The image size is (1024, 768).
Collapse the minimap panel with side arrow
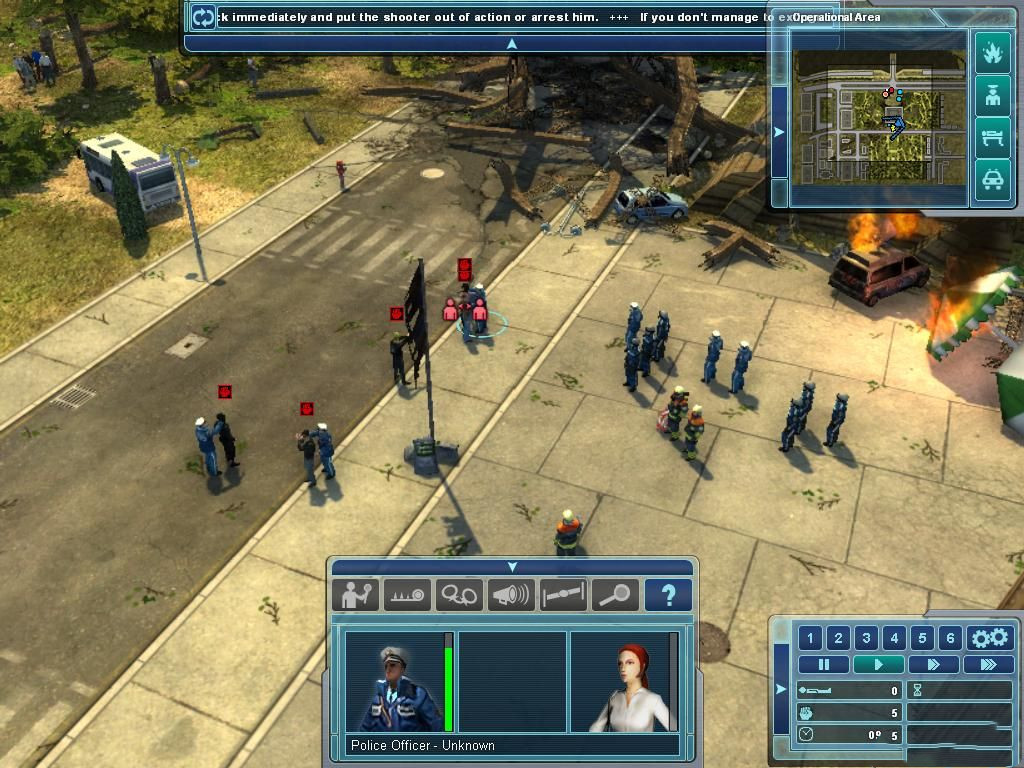(780, 131)
